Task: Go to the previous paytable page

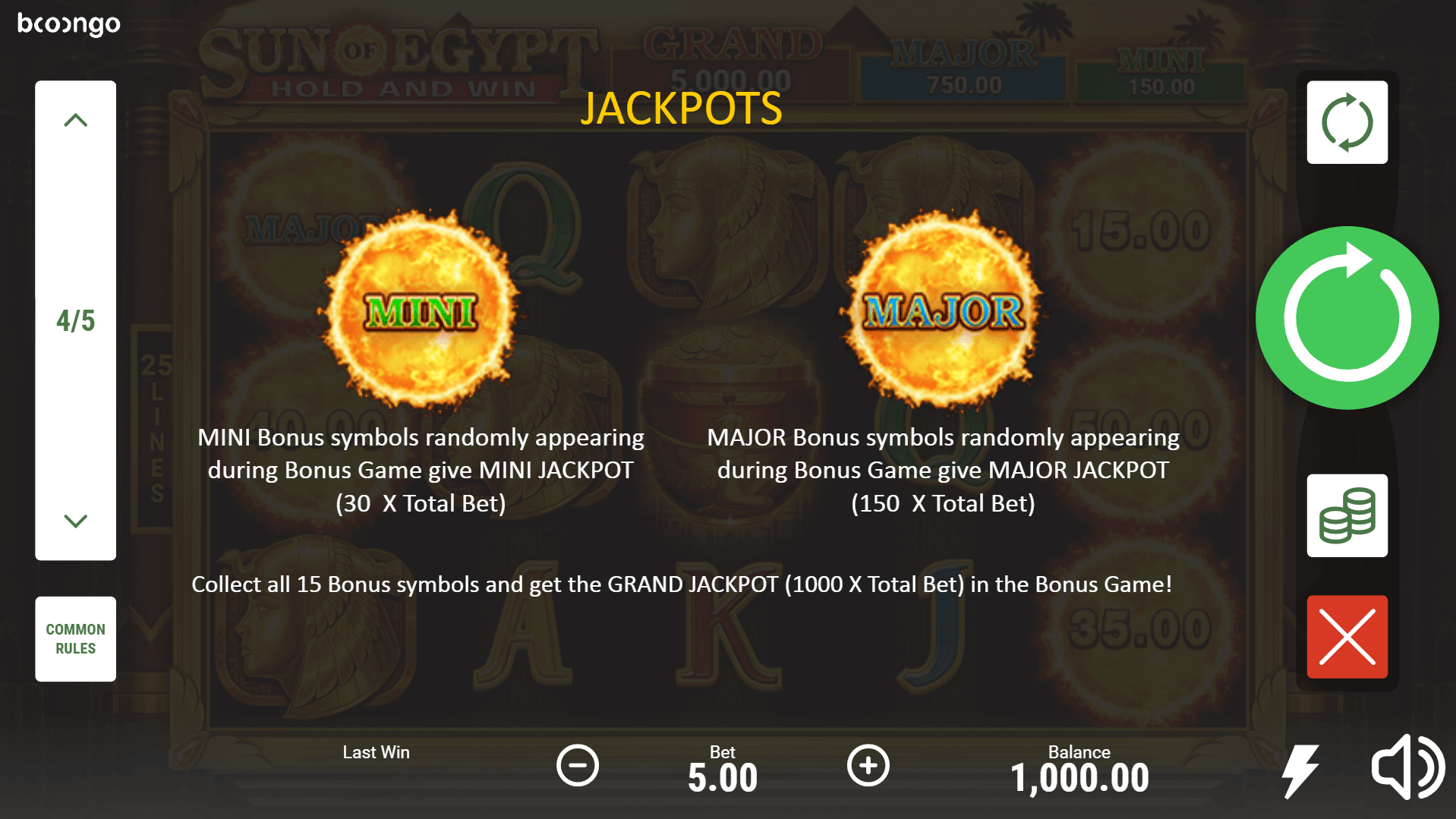Action: pos(75,121)
